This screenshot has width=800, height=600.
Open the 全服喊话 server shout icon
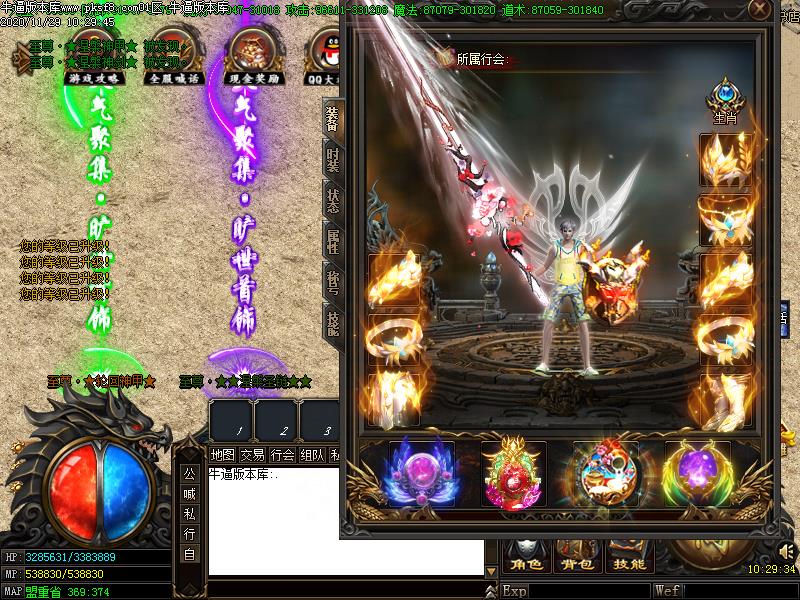click(x=173, y=55)
